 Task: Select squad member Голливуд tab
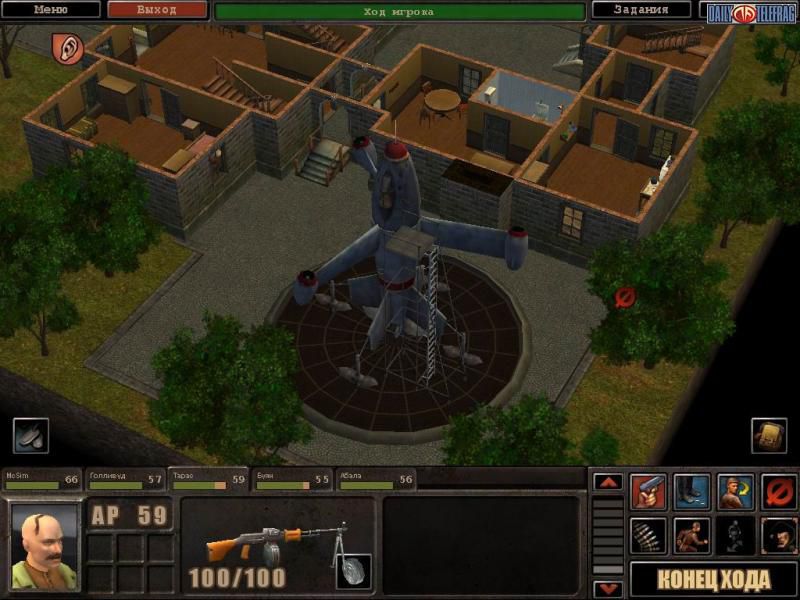(x=125, y=481)
